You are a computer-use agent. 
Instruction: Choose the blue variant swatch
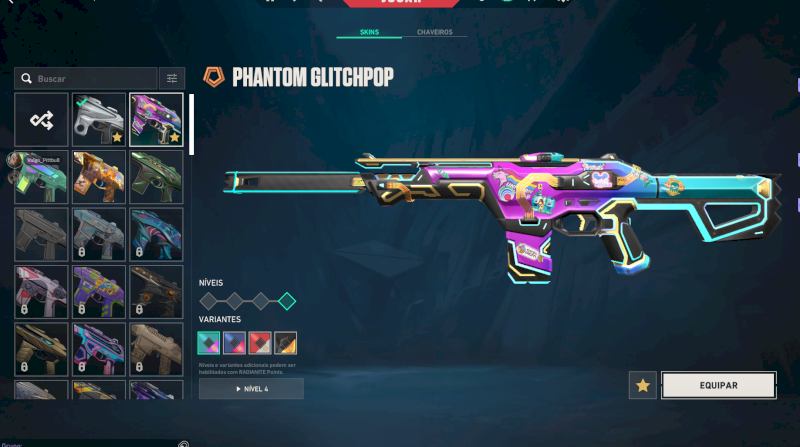(235, 343)
